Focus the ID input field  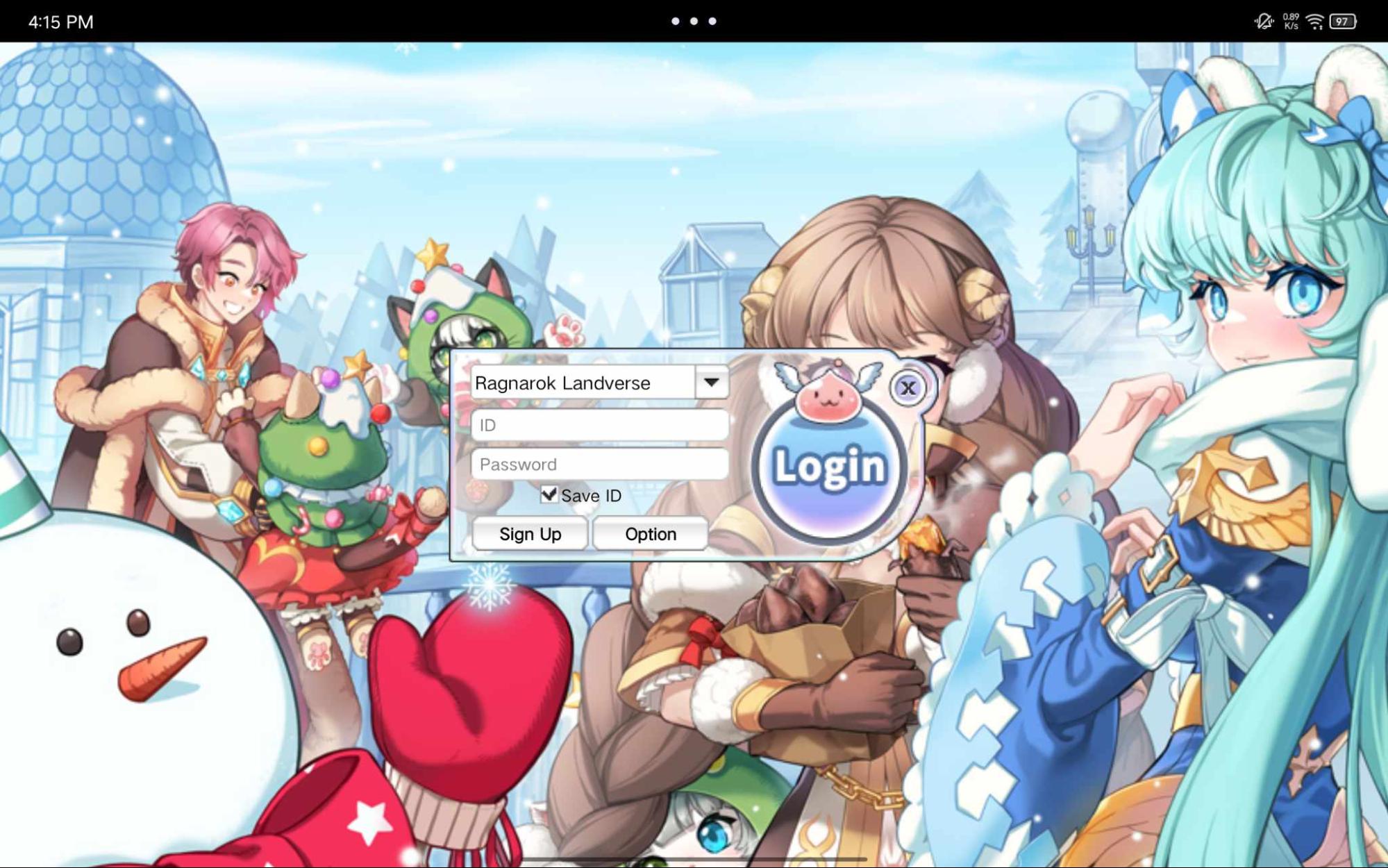pos(599,425)
